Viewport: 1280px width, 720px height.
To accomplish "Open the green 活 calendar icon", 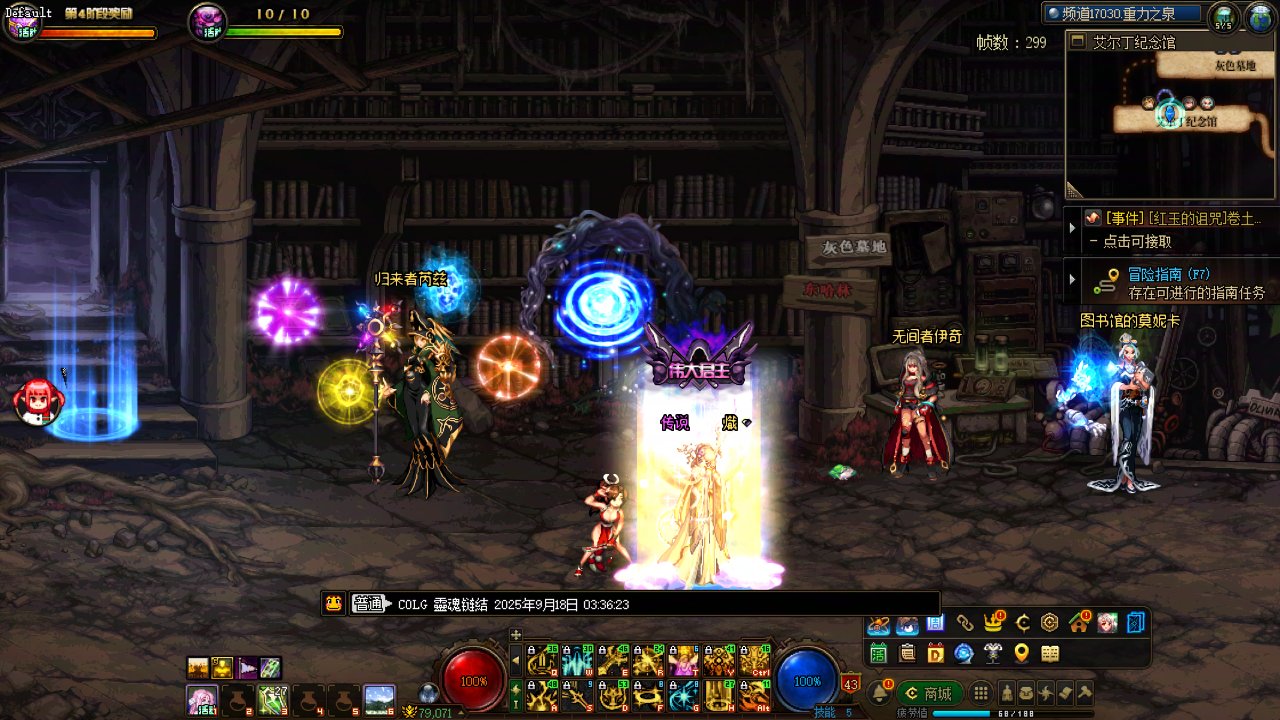I will coord(878,653).
